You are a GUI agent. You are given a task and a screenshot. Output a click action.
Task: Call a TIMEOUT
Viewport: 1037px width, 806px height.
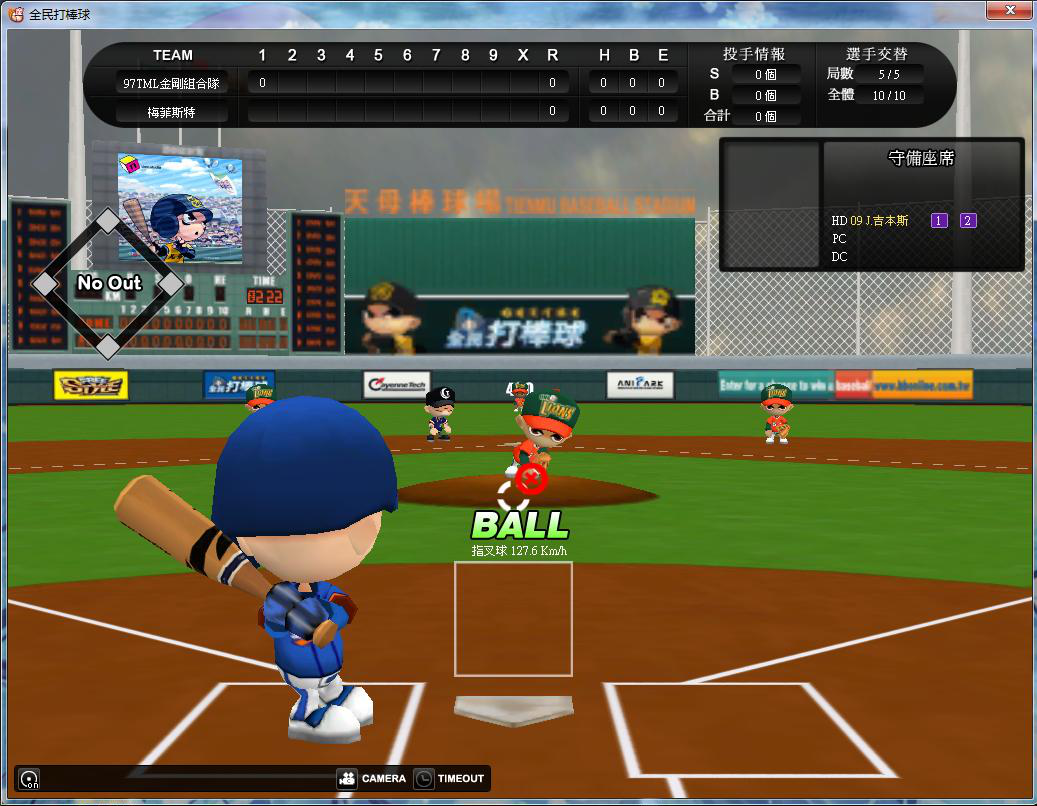(x=449, y=779)
